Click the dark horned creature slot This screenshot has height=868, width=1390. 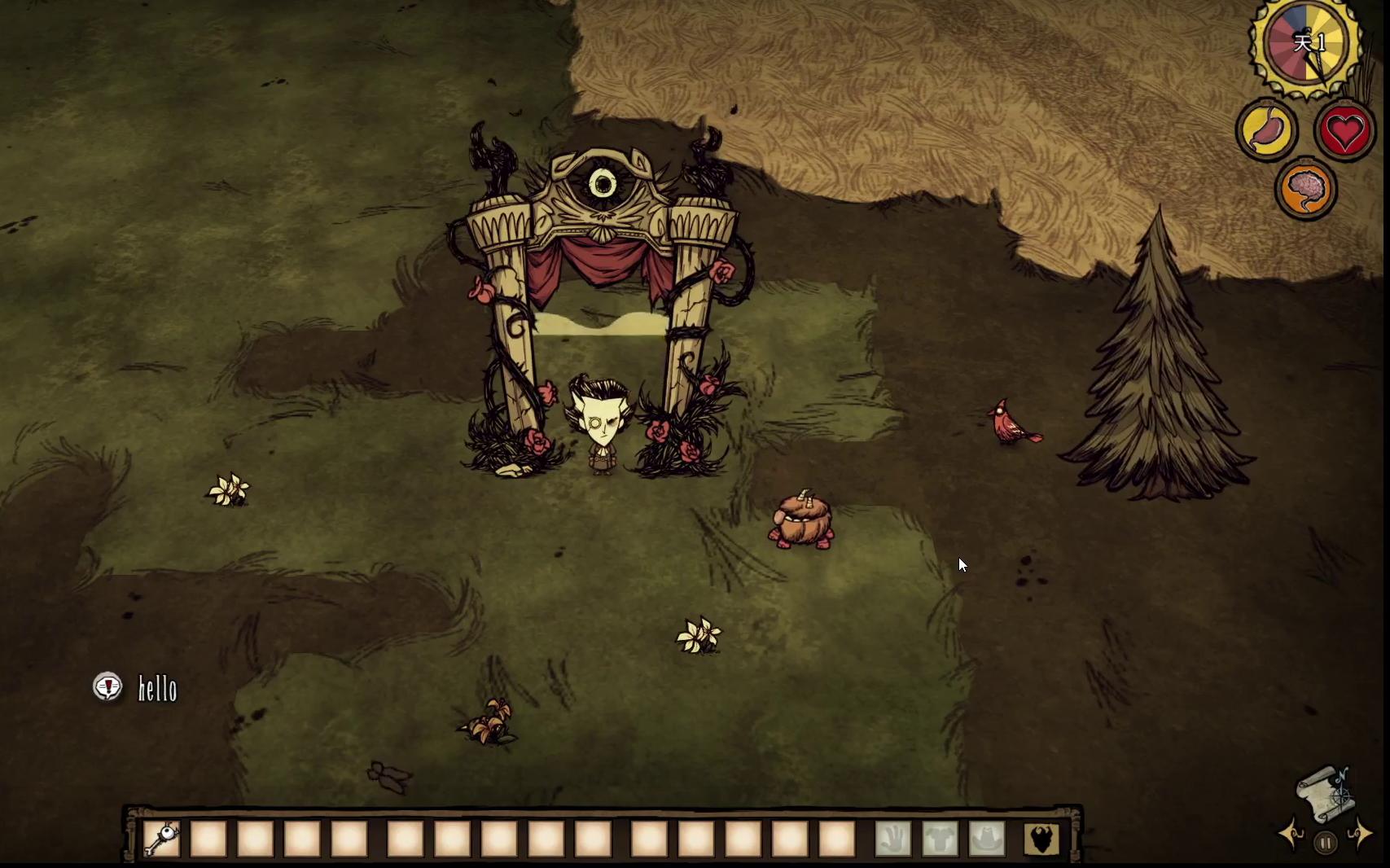tap(1041, 839)
